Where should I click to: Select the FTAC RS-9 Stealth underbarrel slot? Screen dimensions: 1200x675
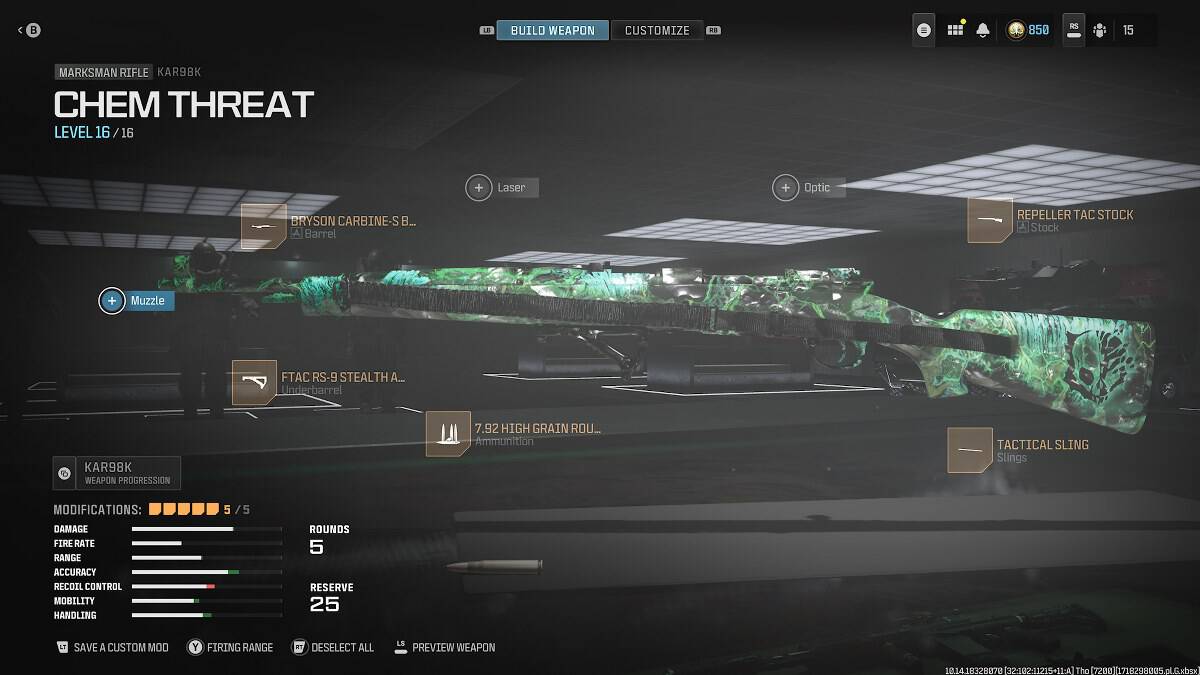point(254,383)
